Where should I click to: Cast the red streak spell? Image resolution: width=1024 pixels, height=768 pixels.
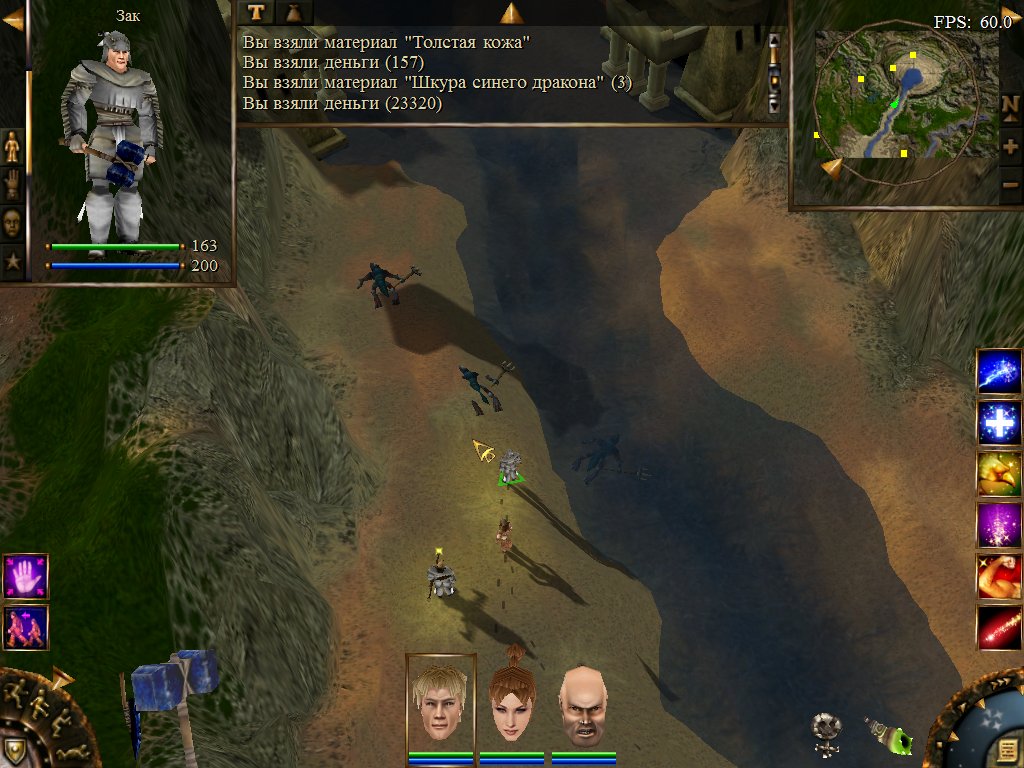point(998,628)
